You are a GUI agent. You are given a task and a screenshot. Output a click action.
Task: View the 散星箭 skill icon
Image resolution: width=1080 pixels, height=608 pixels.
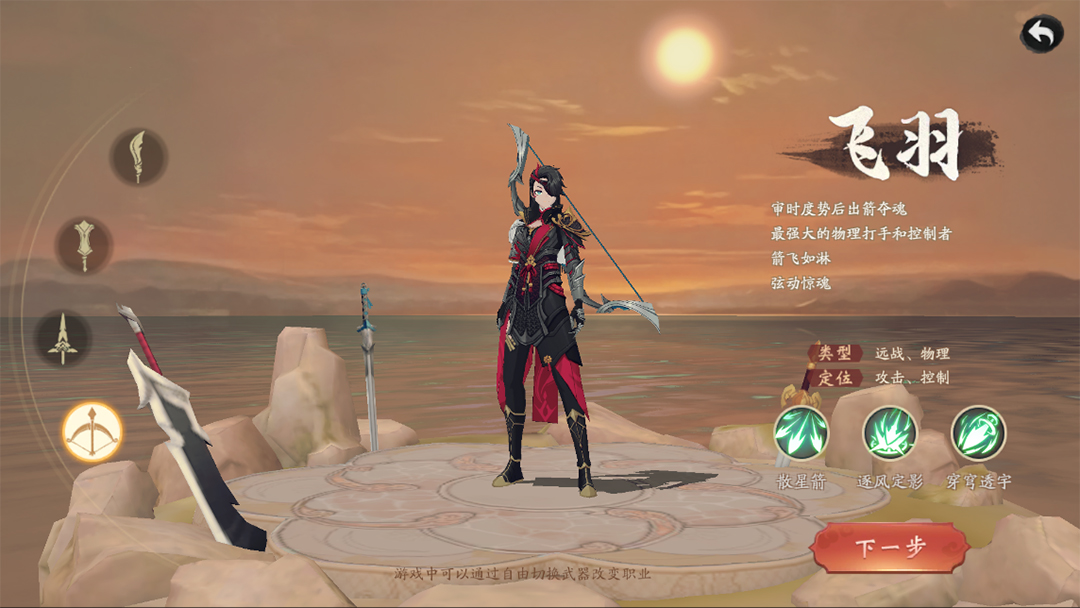801,433
